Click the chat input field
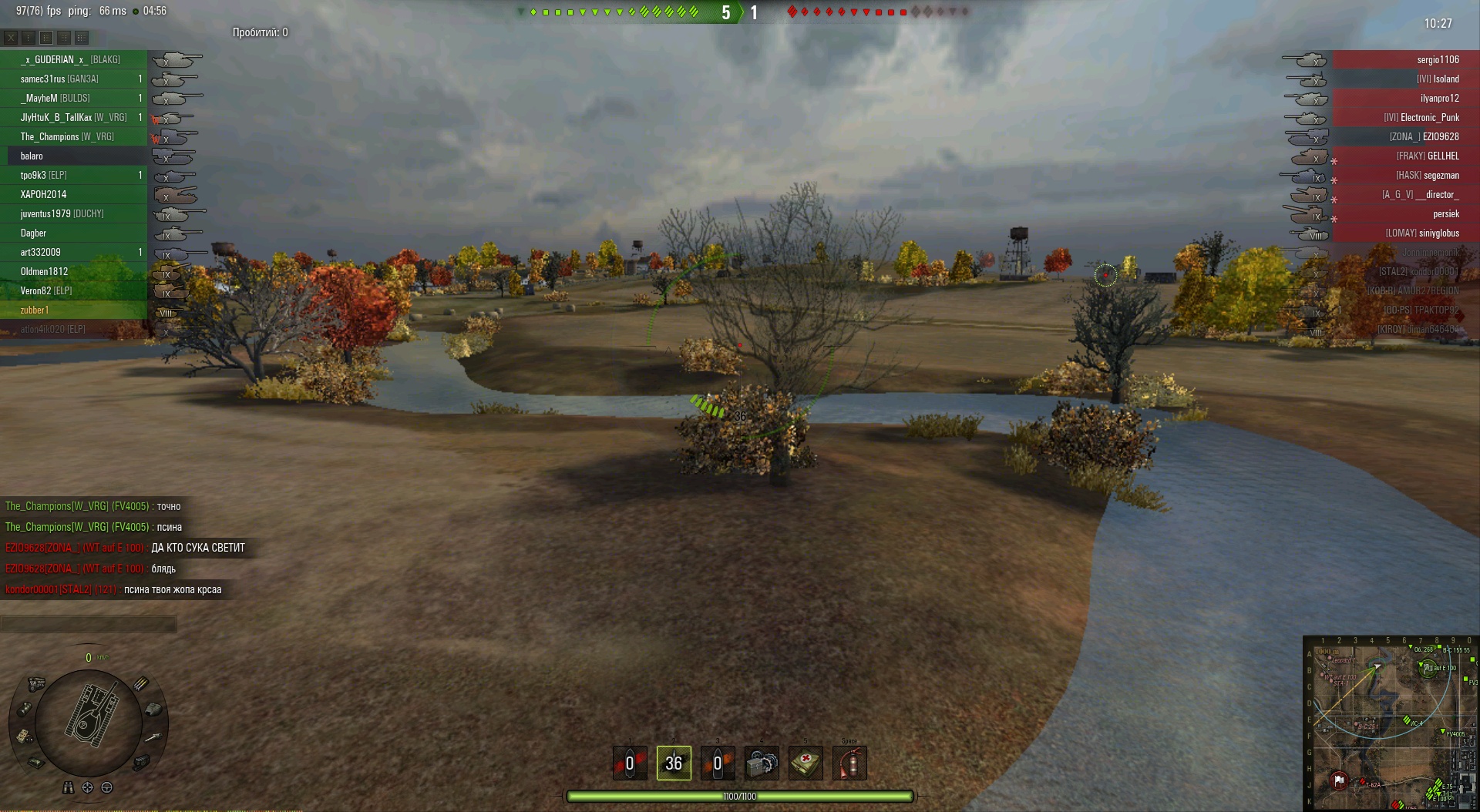This screenshot has width=1480, height=812. tap(89, 623)
